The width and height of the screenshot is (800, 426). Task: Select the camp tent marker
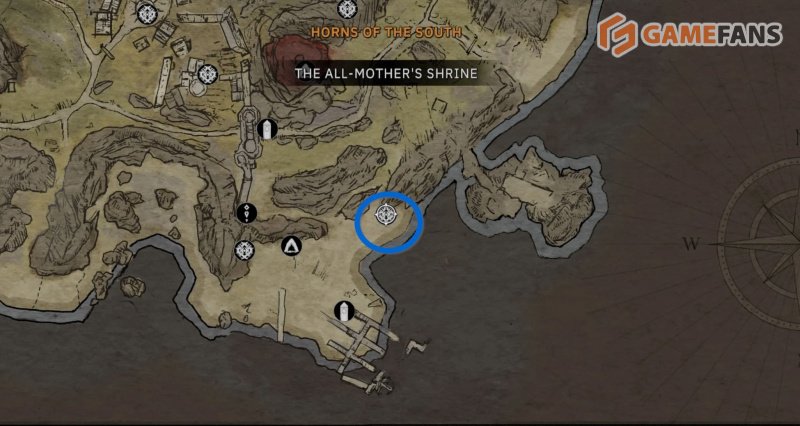coord(291,244)
